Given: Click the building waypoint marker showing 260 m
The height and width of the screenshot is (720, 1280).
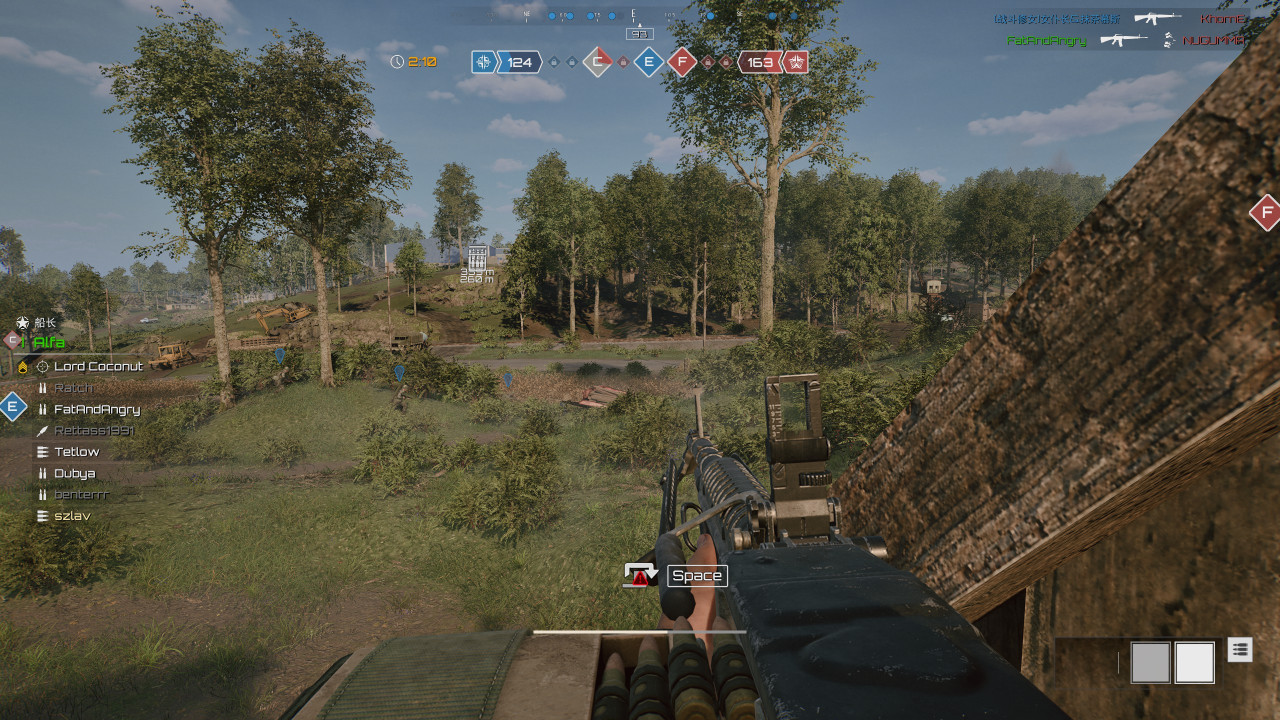Looking at the screenshot, I should point(477,257).
